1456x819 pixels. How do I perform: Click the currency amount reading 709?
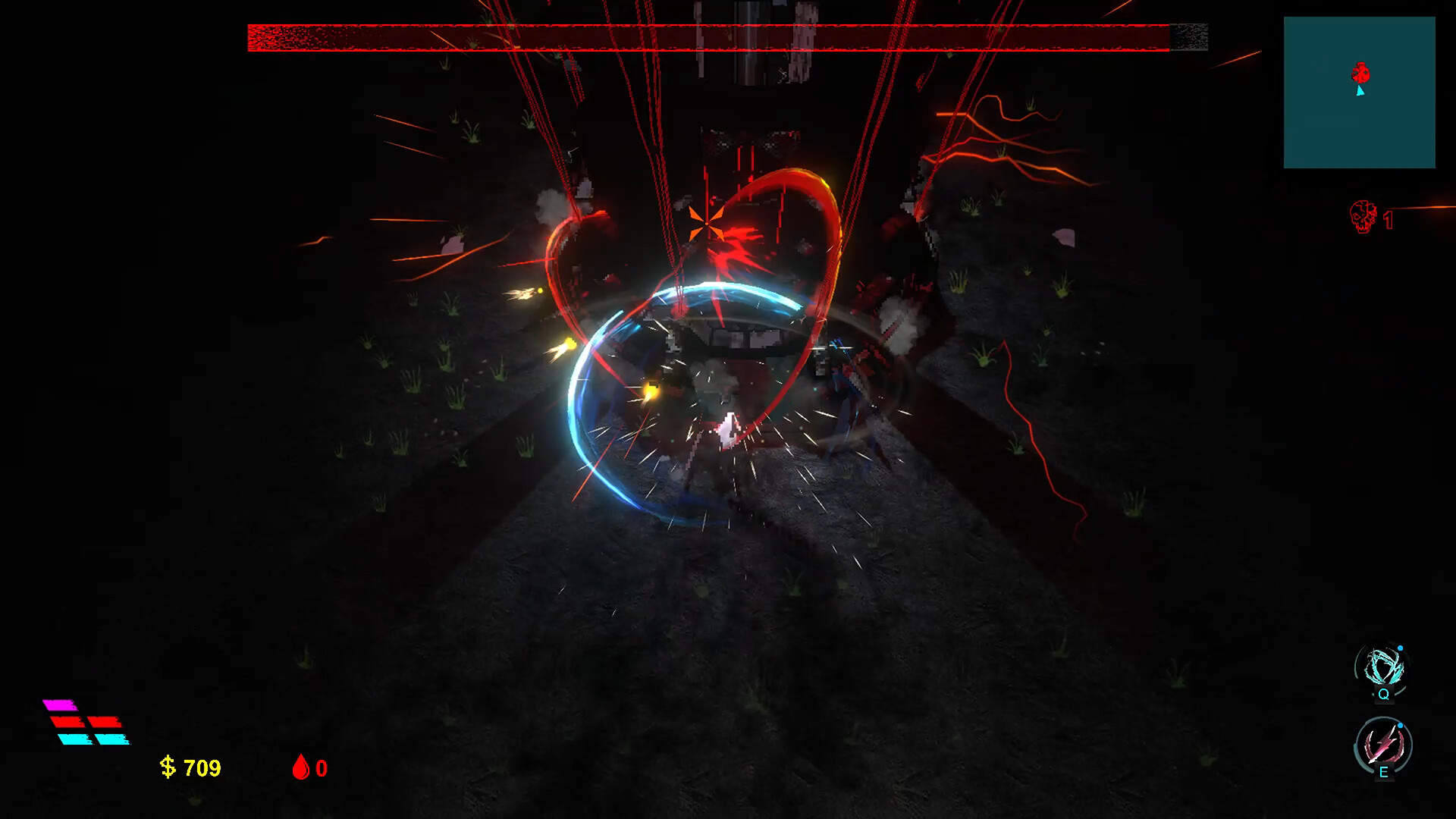click(202, 768)
